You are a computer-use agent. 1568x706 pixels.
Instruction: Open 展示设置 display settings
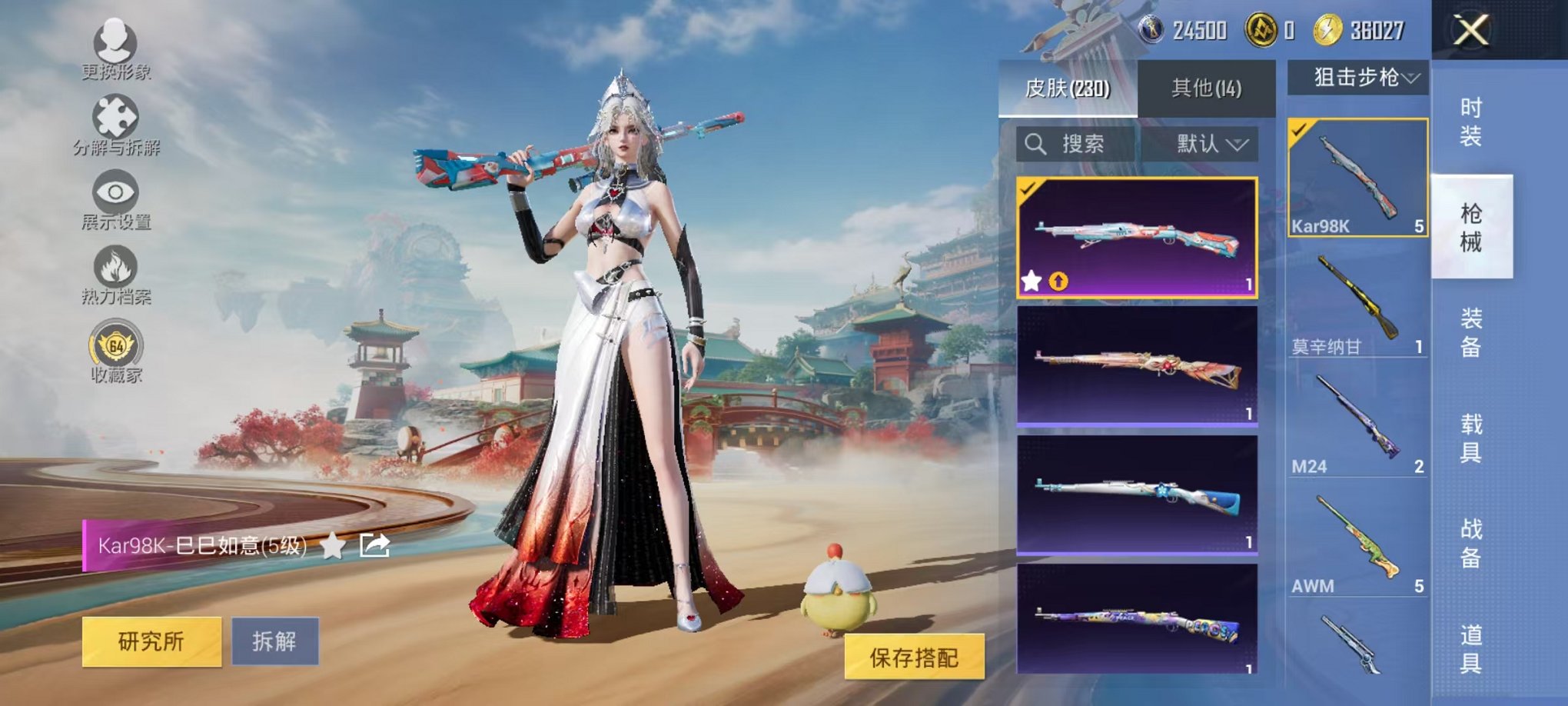115,192
